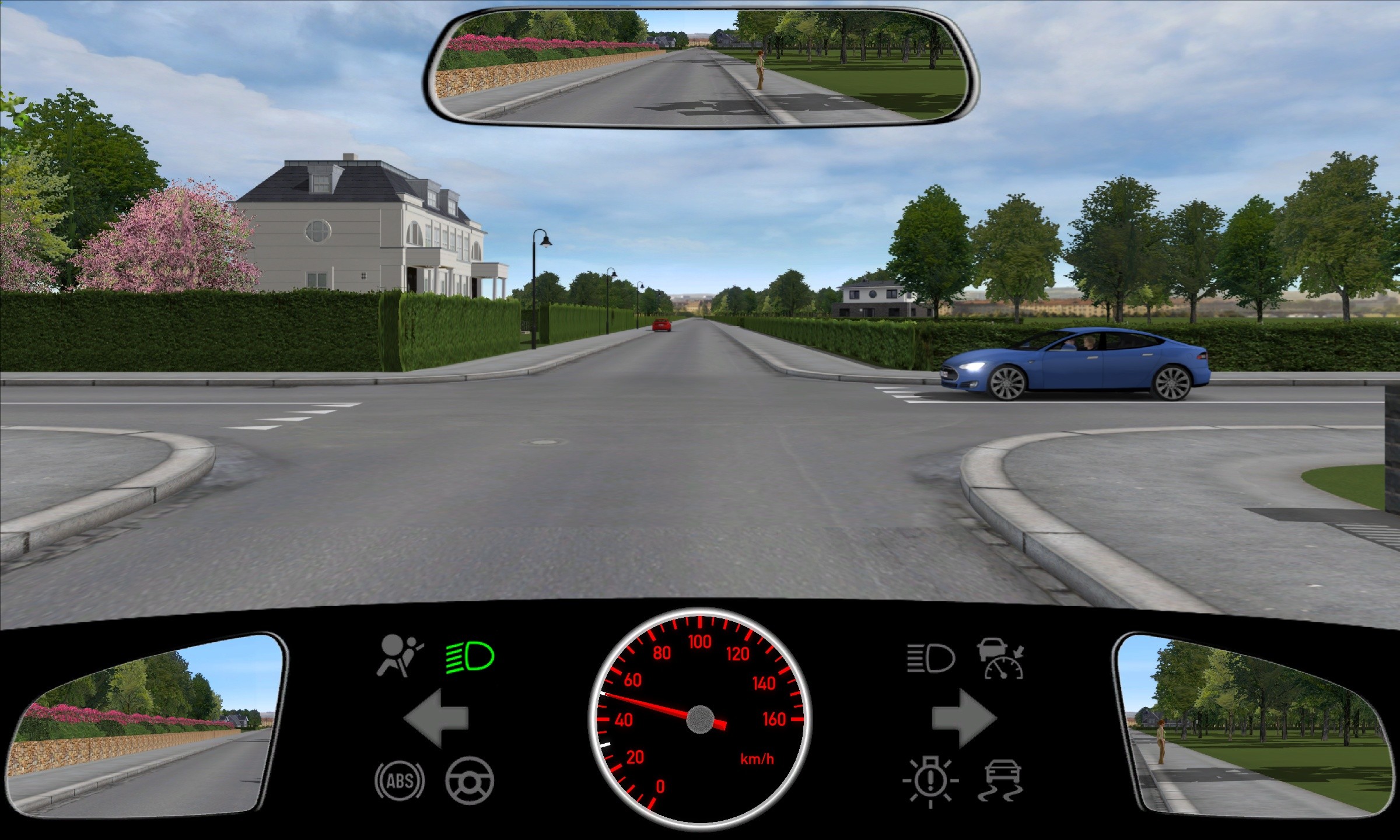Toggle the green low beam headlight icon

470,656
